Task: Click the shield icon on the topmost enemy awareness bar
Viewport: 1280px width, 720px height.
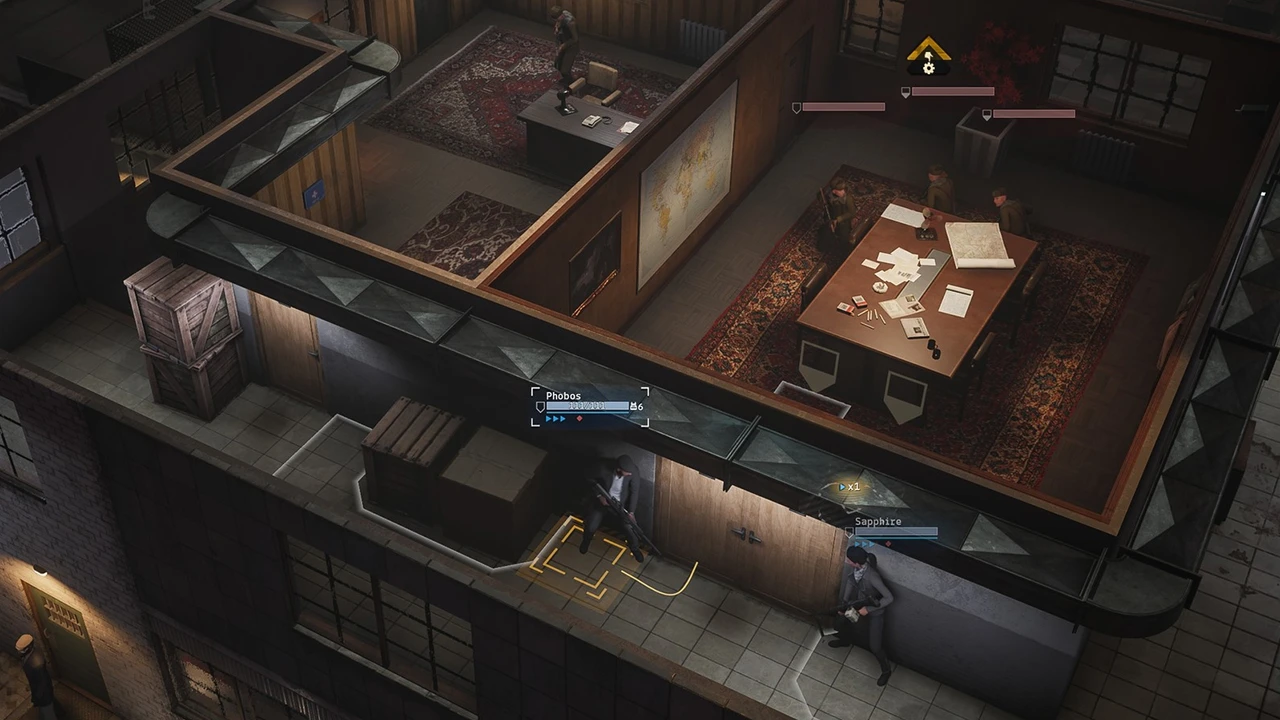Action: click(x=904, y=92)
